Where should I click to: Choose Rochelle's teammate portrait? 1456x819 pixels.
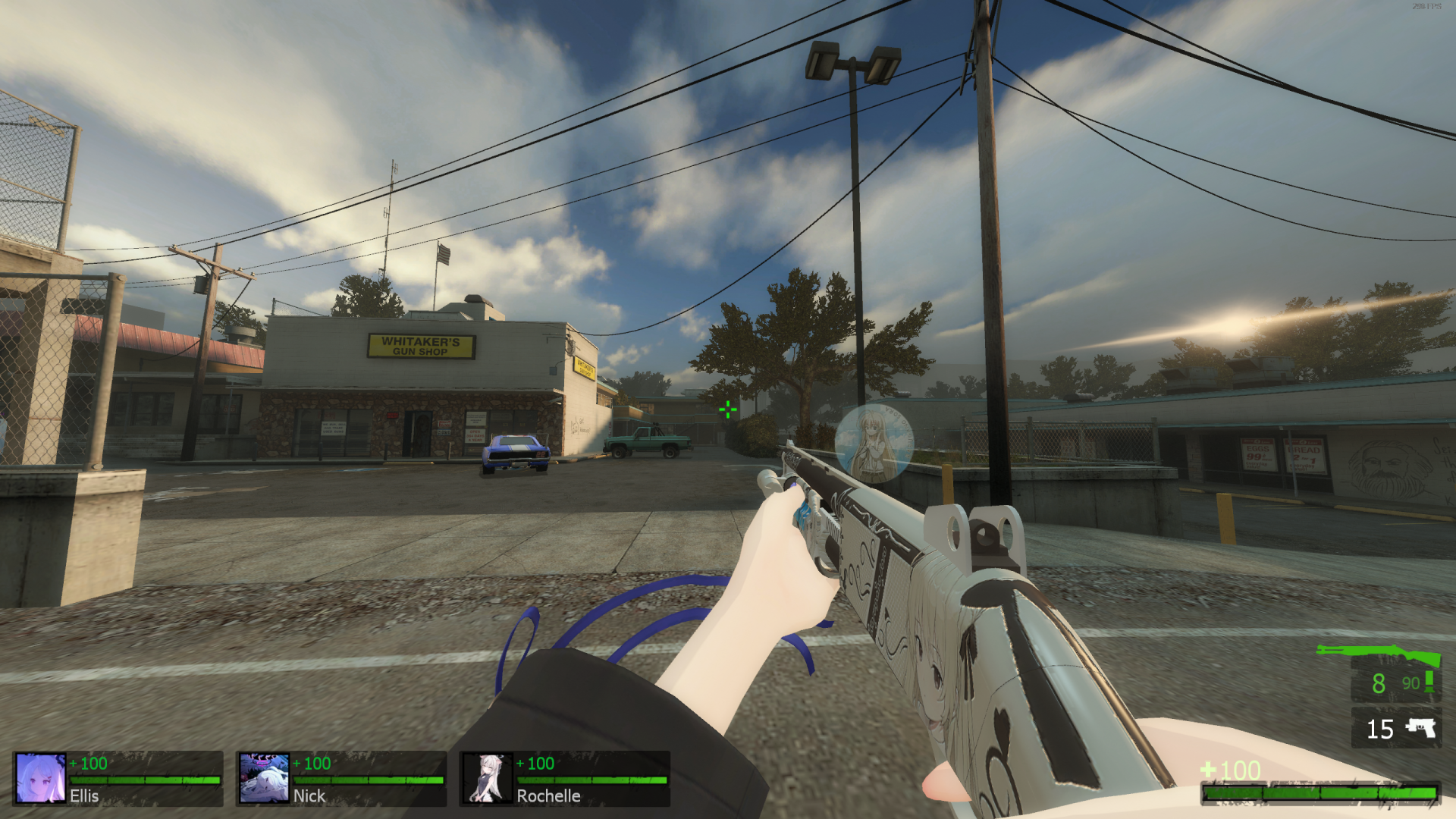(487, 777)
